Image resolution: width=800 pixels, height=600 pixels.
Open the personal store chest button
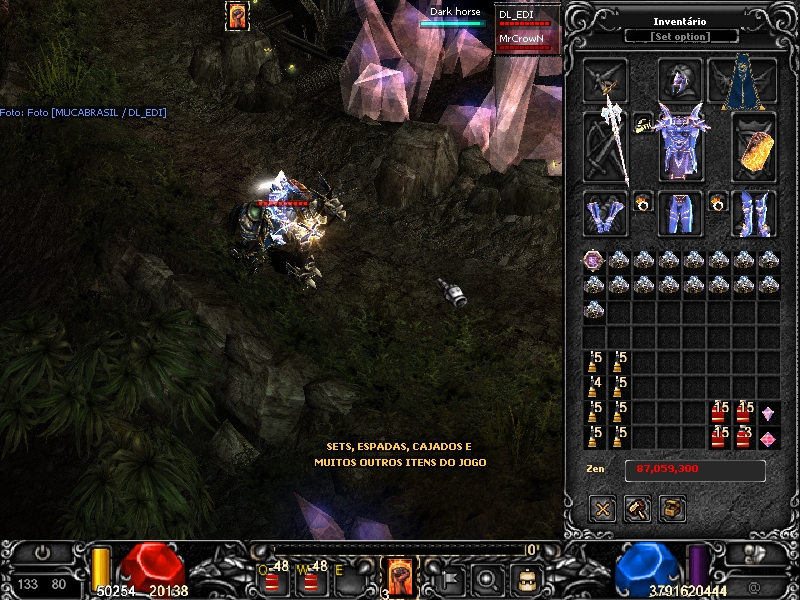coord(673,508)
